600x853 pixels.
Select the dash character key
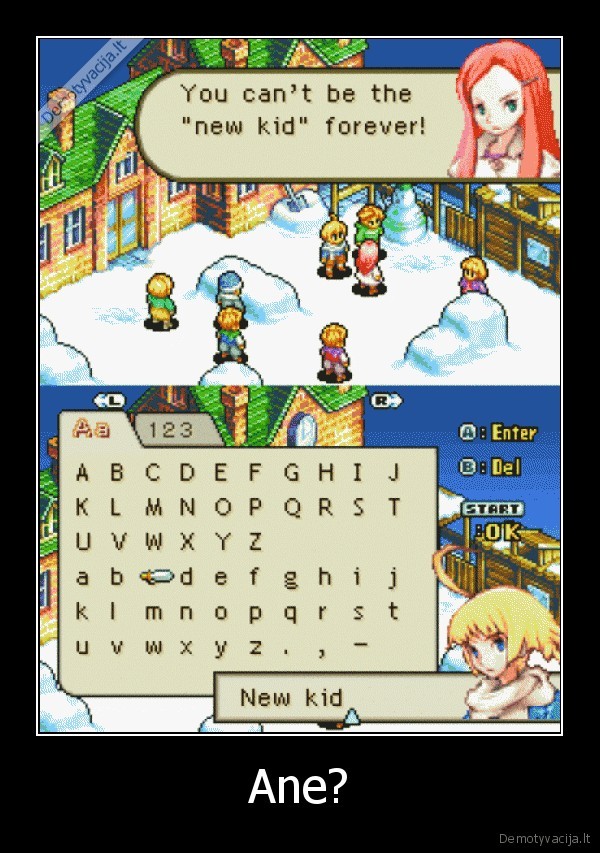pyautogui.click(x=360, y=645)
